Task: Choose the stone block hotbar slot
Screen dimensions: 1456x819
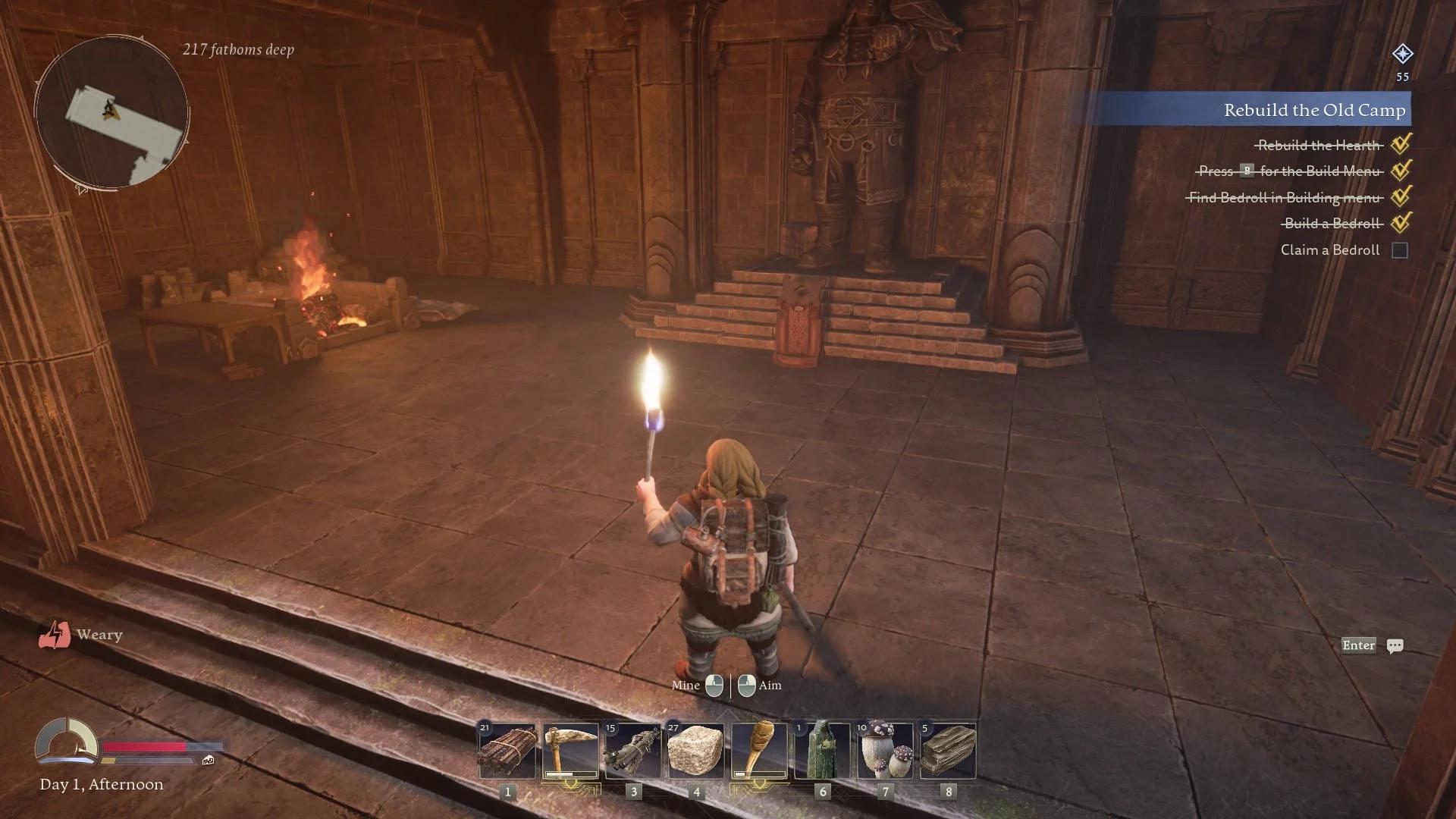Action: pyautogui.click(x=696, y=752)
